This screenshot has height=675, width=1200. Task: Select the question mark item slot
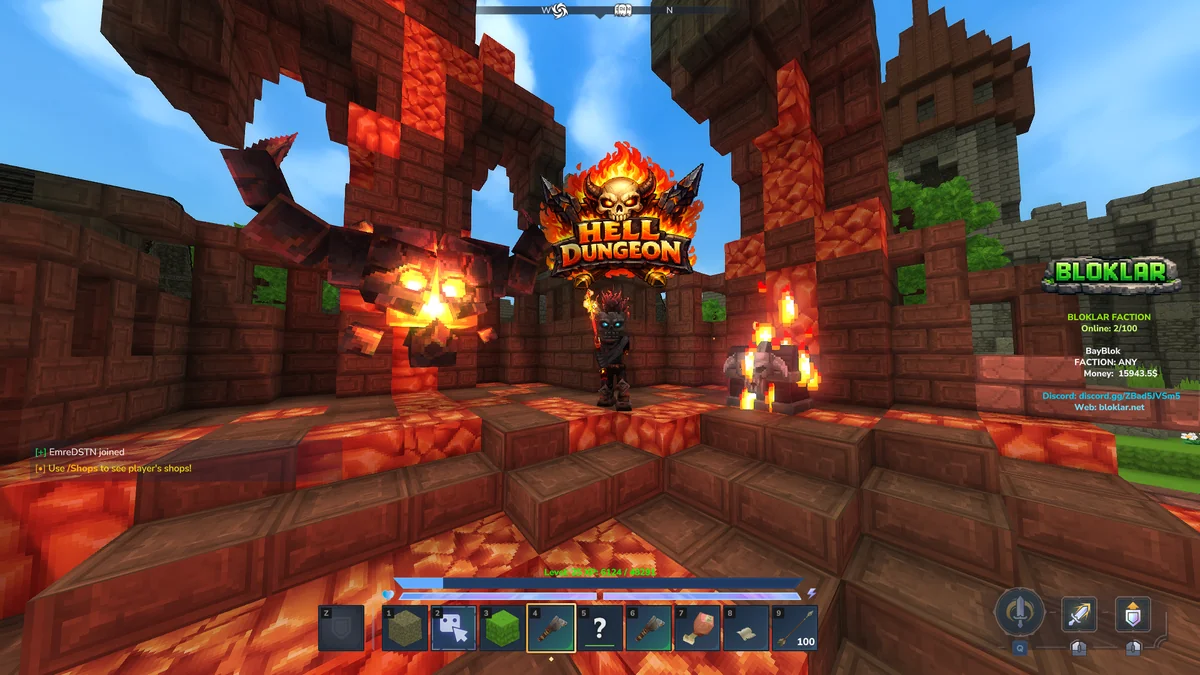[x=600, y=628]
